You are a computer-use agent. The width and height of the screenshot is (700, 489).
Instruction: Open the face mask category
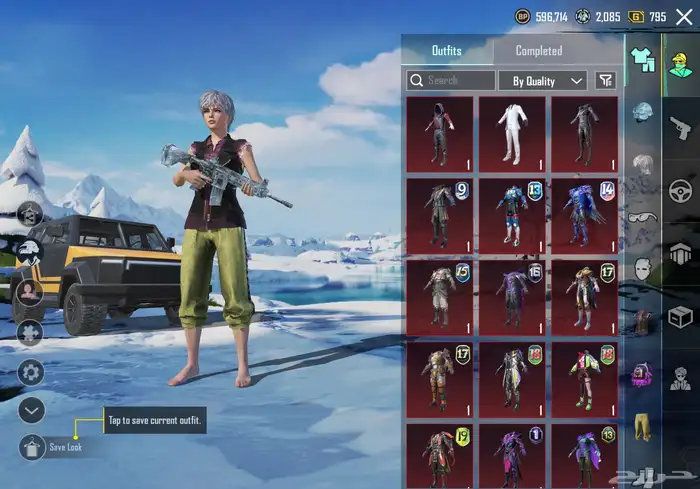[642, 269]
